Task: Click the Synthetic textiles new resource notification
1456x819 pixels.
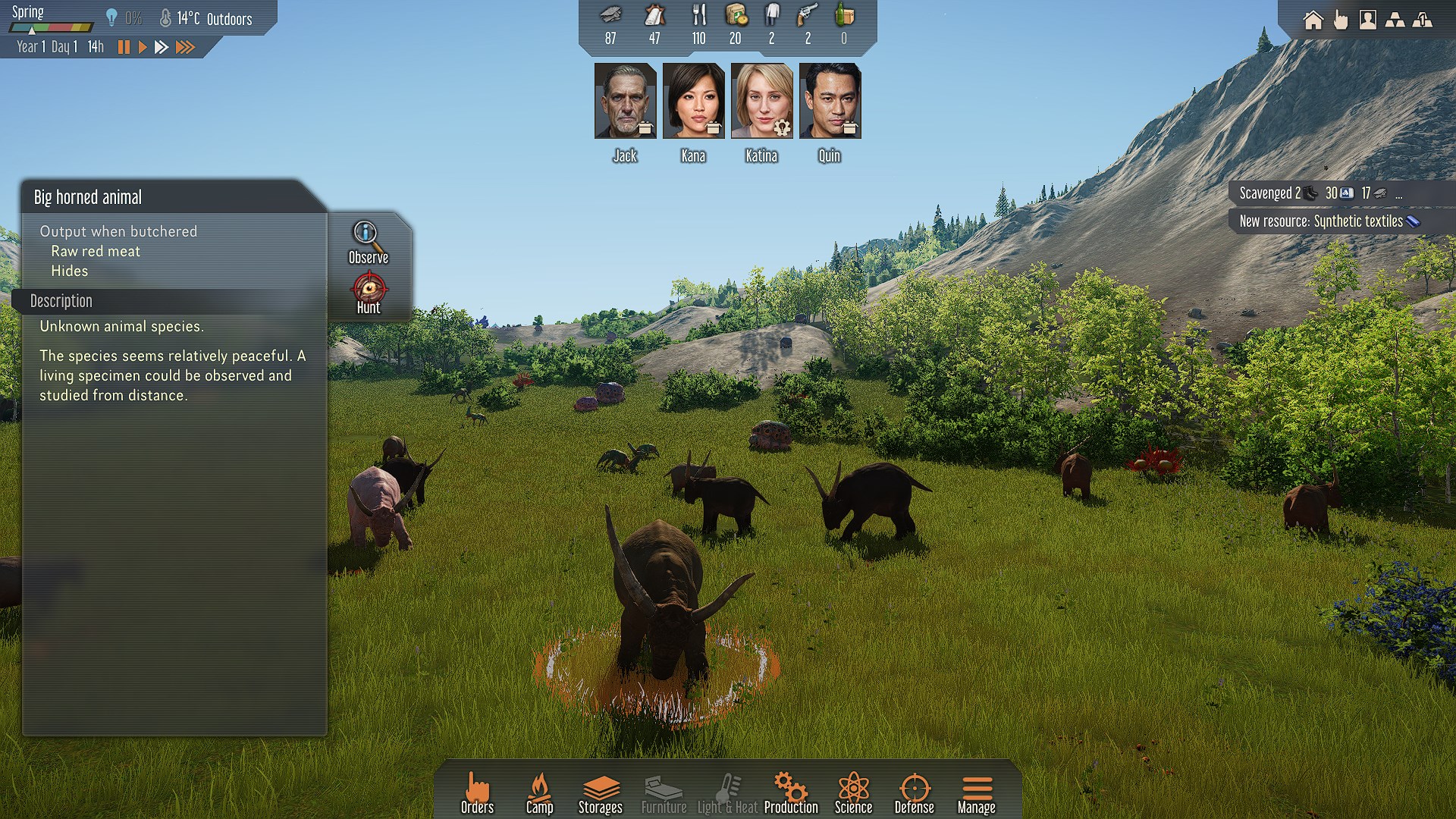Action: (1329, 221)
